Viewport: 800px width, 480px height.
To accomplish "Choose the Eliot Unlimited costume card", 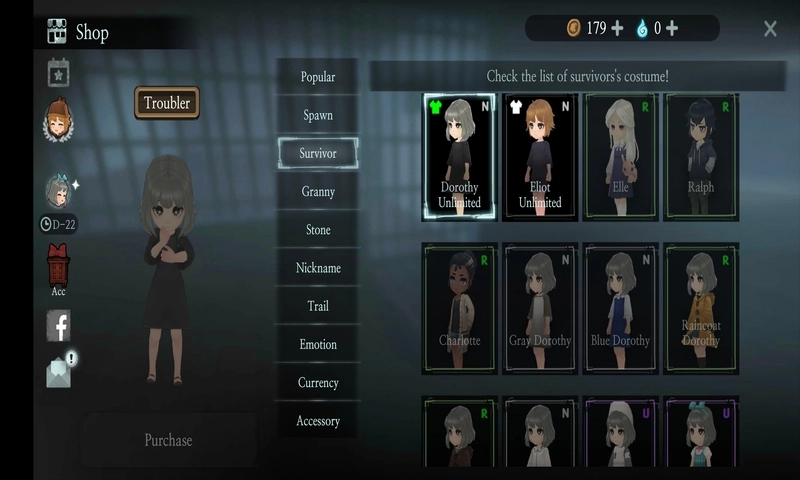I will [x=541, y=157].
